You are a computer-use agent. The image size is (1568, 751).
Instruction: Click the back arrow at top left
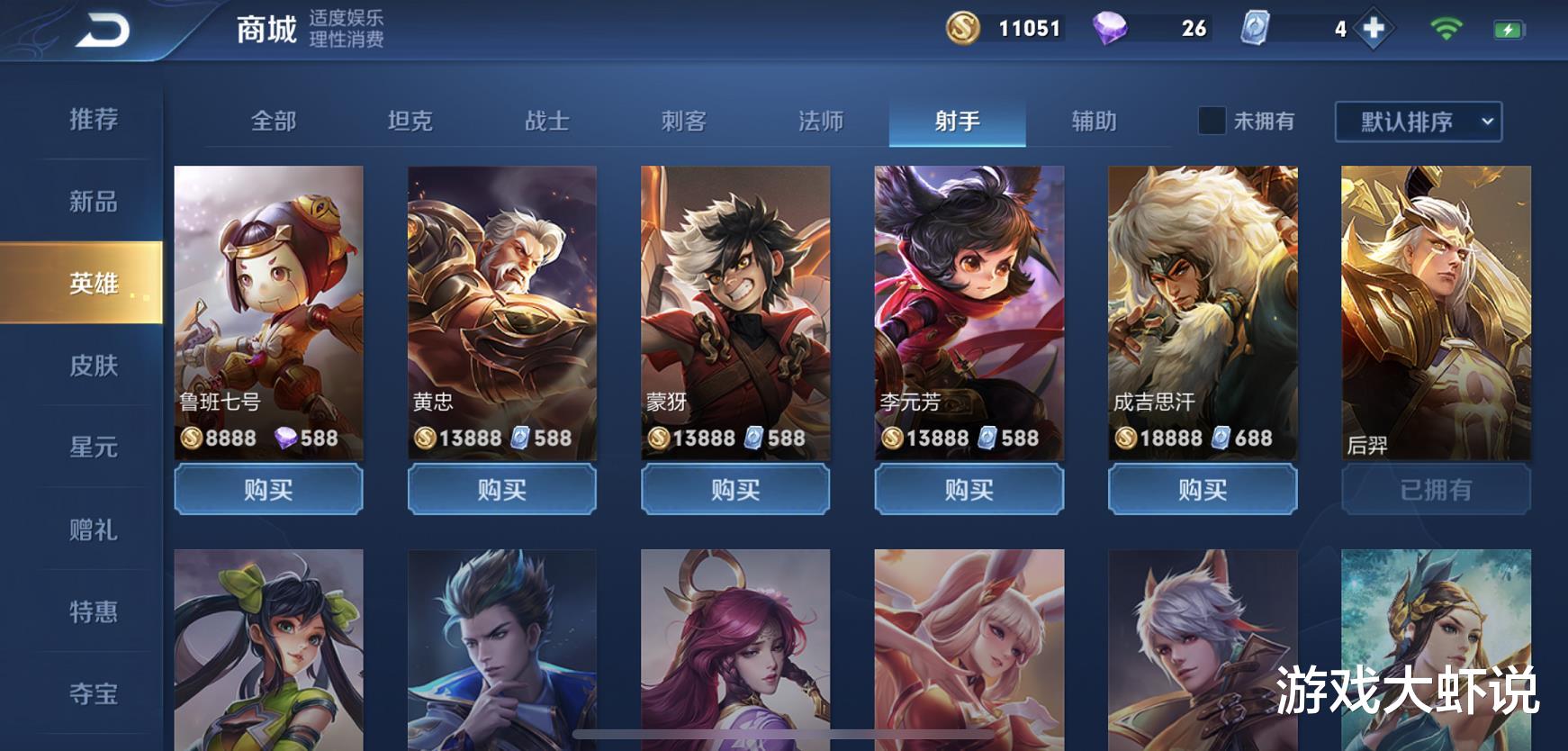pyautogui.click(x=102, y=29)
